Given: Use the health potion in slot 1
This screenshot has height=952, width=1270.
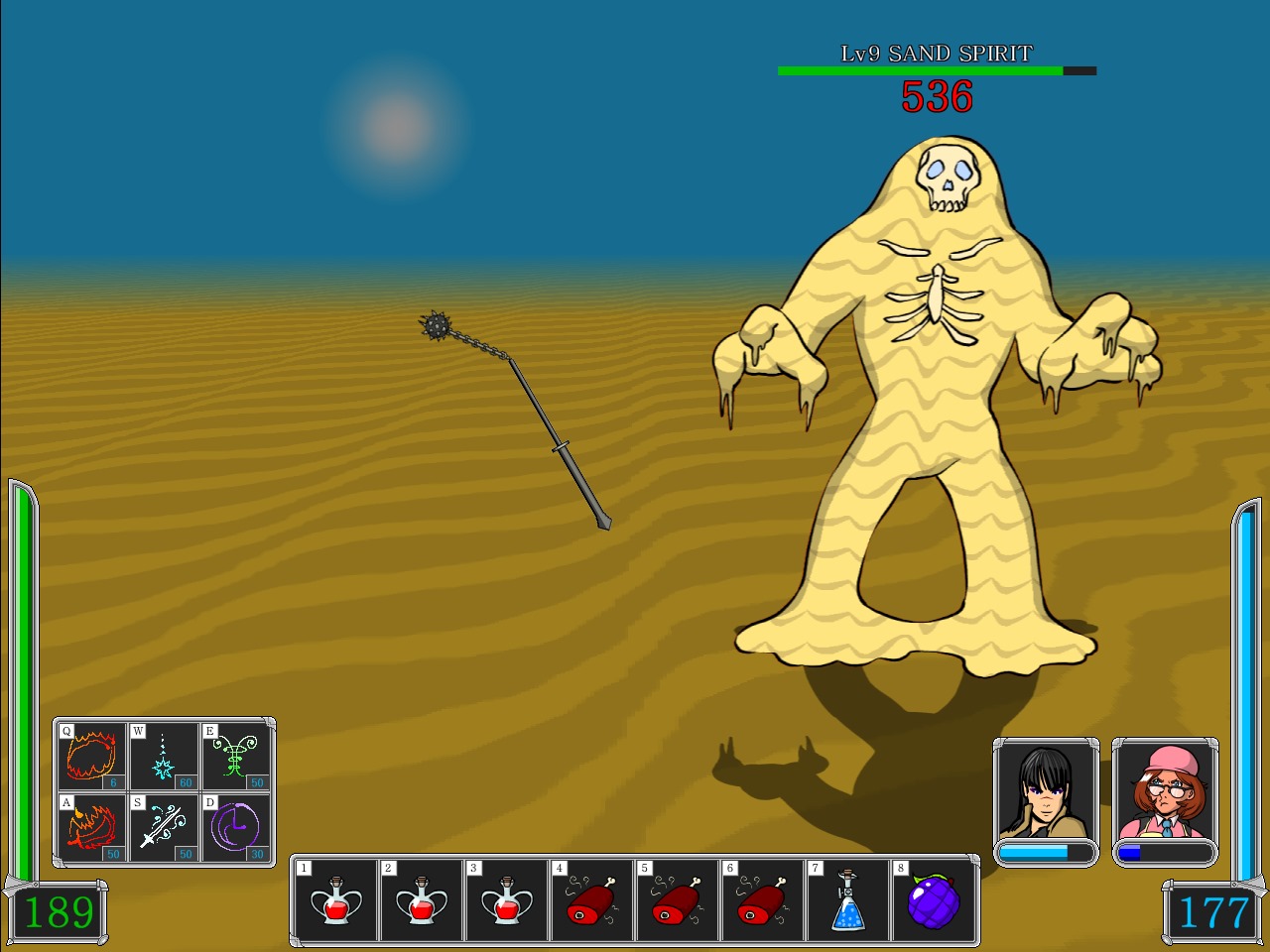Looking at the screenshot, I should tap(335, 900).
